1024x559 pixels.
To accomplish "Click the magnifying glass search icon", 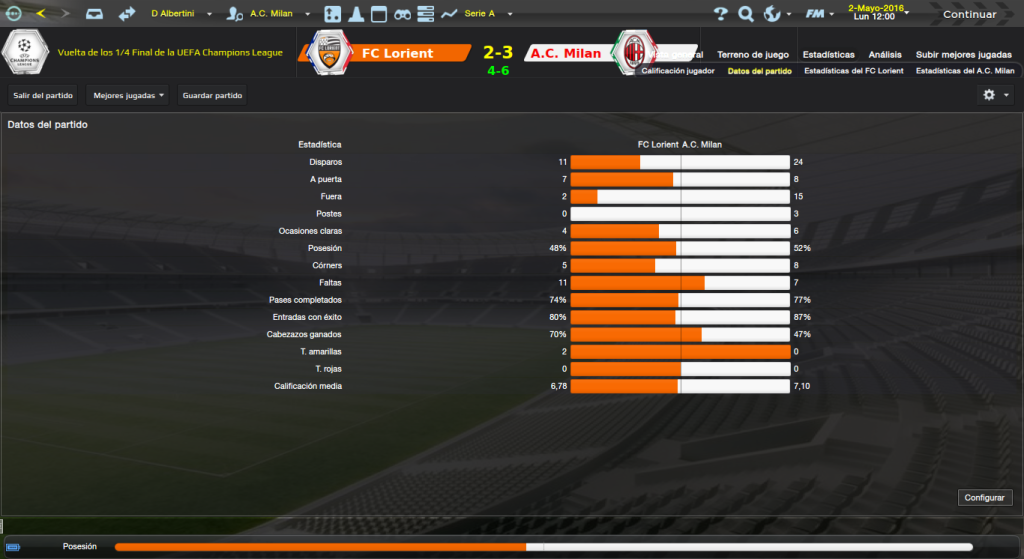I will click(x=746, y=14).
